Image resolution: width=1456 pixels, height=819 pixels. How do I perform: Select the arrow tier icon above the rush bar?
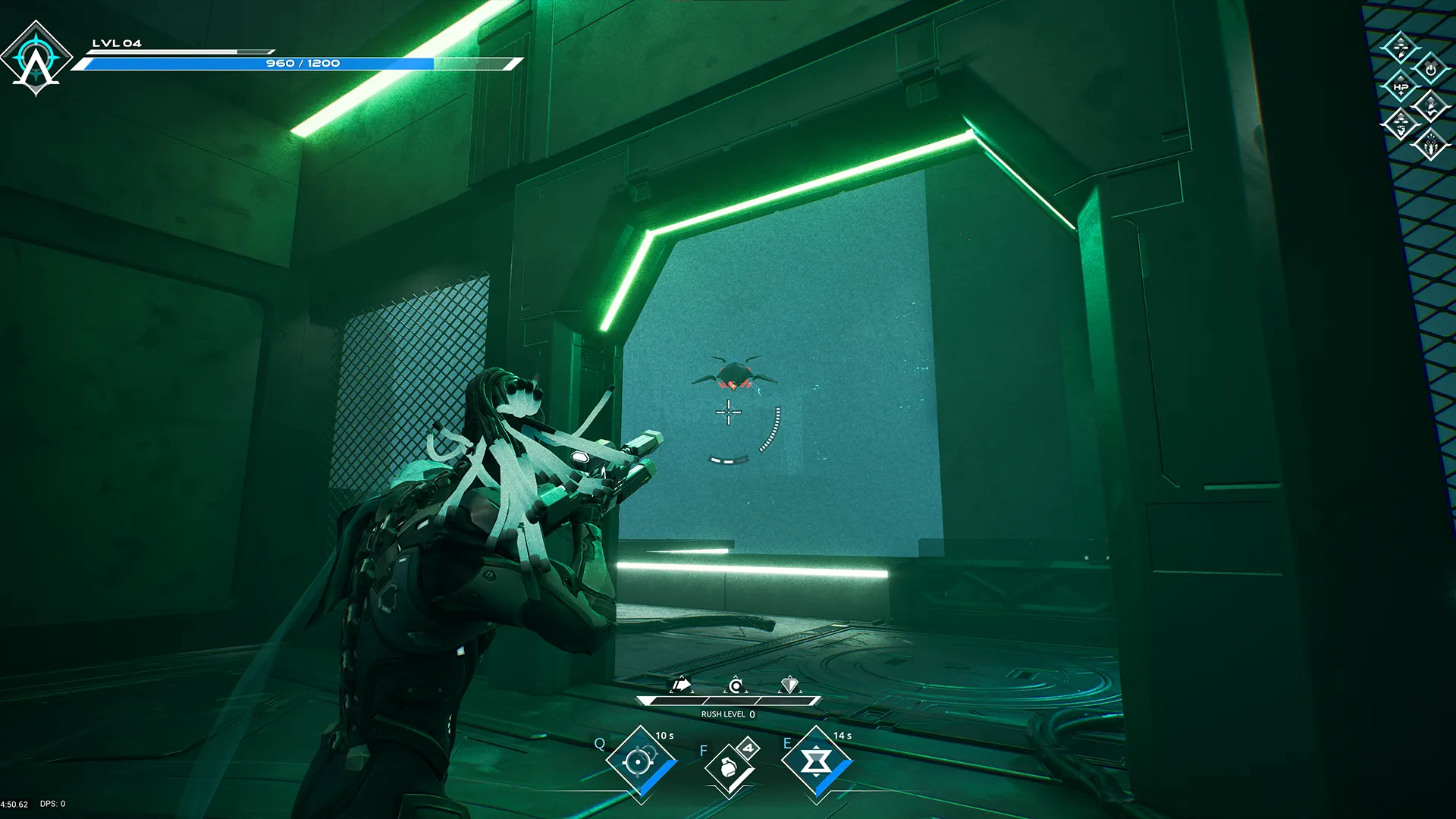pos(682,685)
